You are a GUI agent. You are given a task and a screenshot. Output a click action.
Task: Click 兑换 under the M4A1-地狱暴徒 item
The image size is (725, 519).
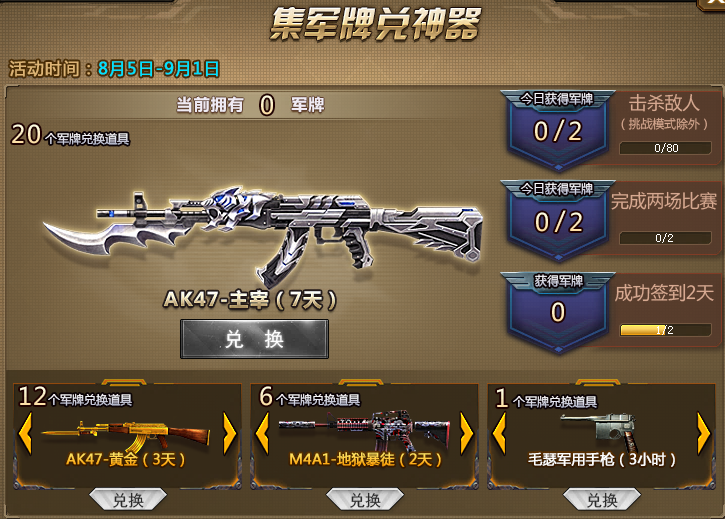coord(364,499)
